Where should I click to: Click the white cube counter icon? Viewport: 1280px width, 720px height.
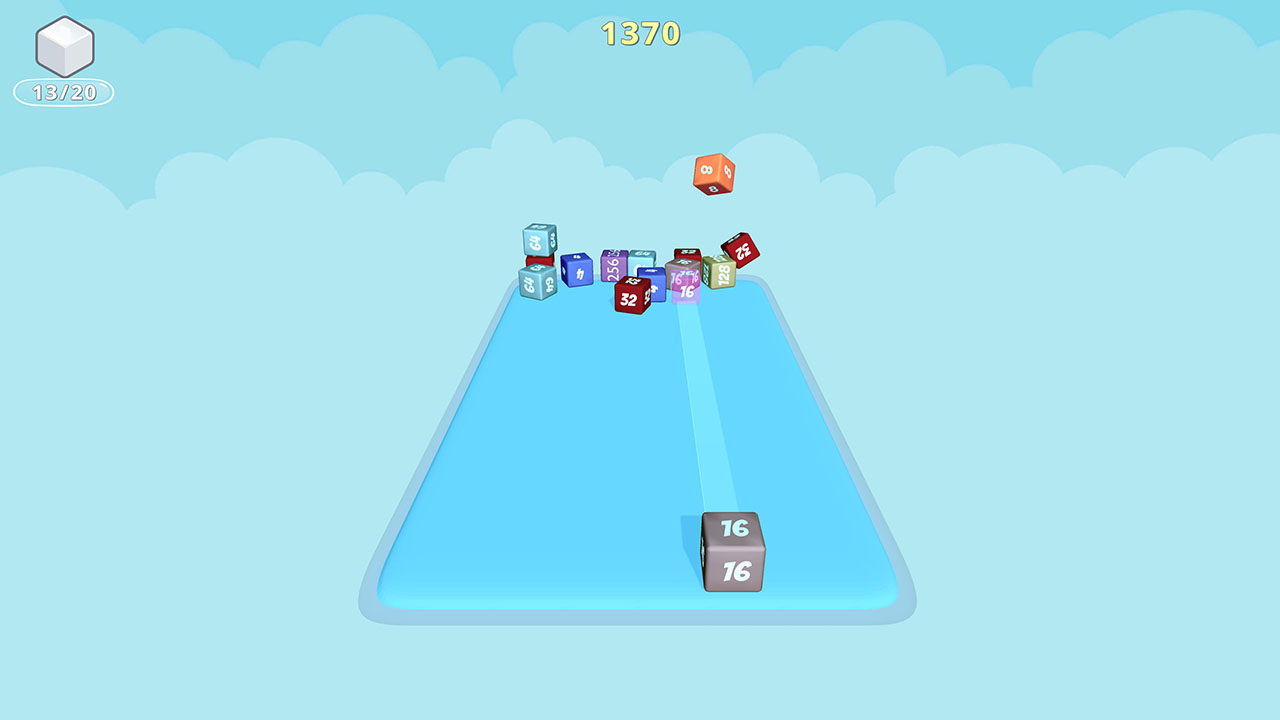[x=62, y=48]
